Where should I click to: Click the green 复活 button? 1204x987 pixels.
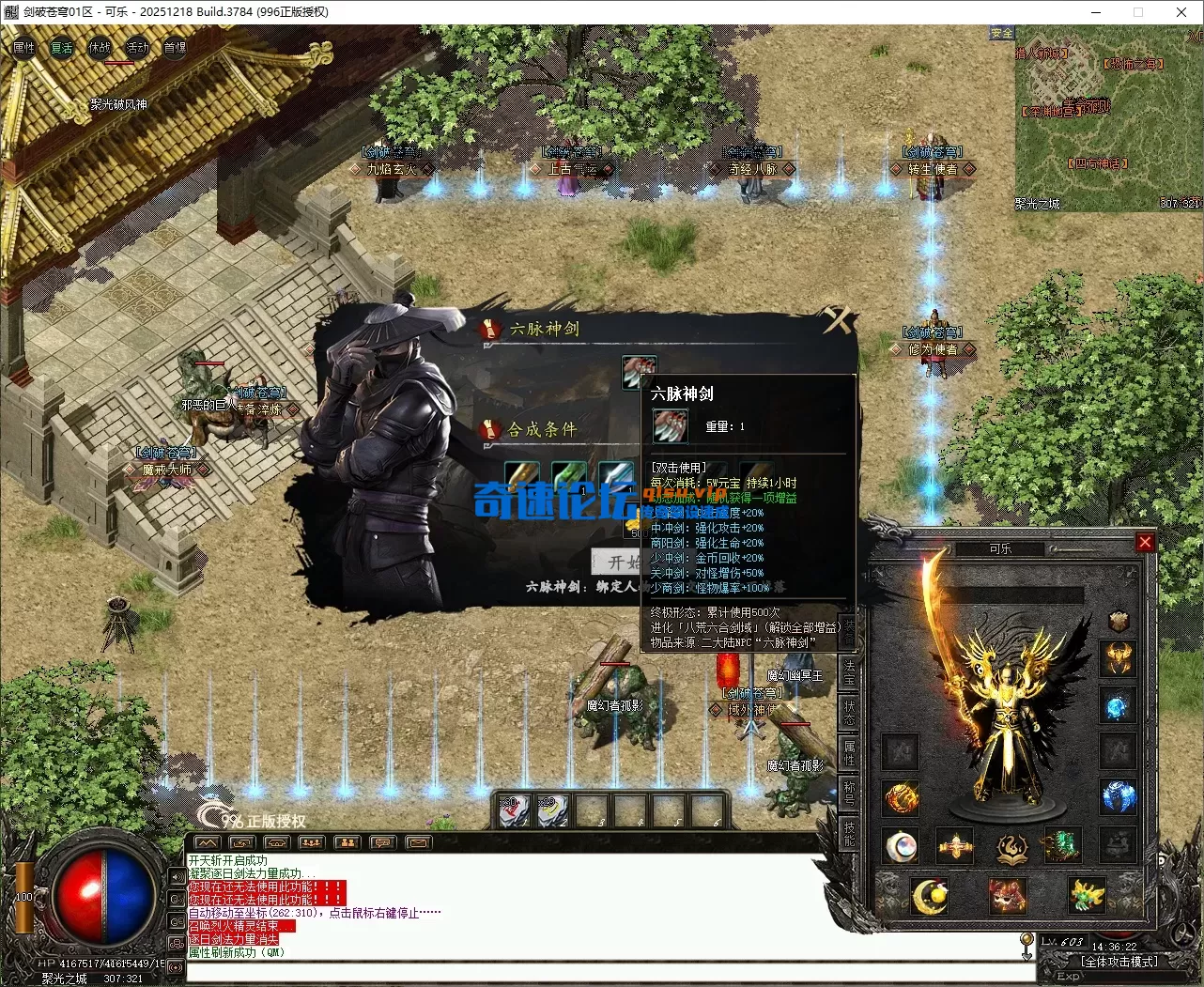(62, 48)
